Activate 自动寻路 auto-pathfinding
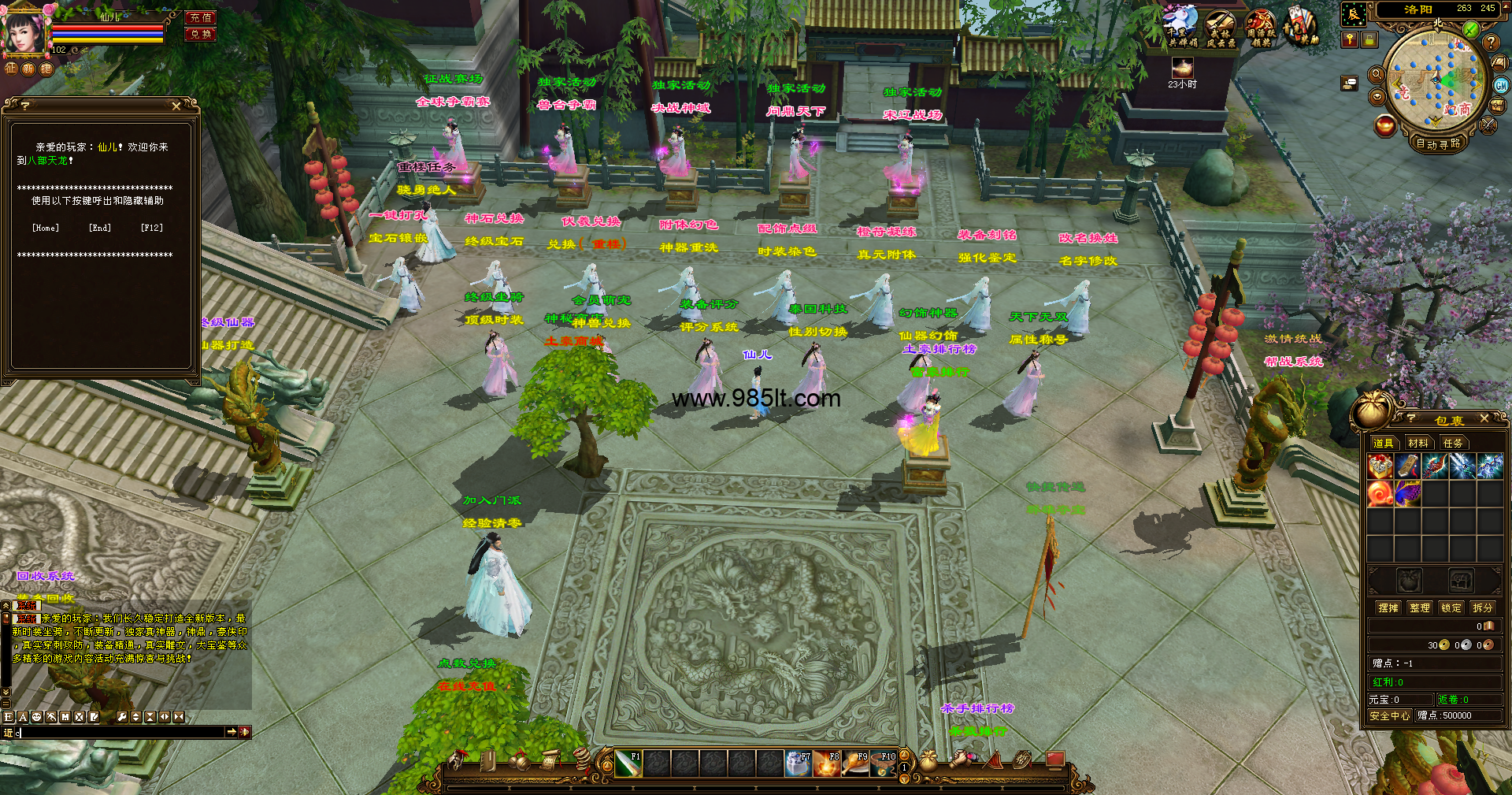The width and height of the screenshot is (1512, 795). (x=1438, y=143)
